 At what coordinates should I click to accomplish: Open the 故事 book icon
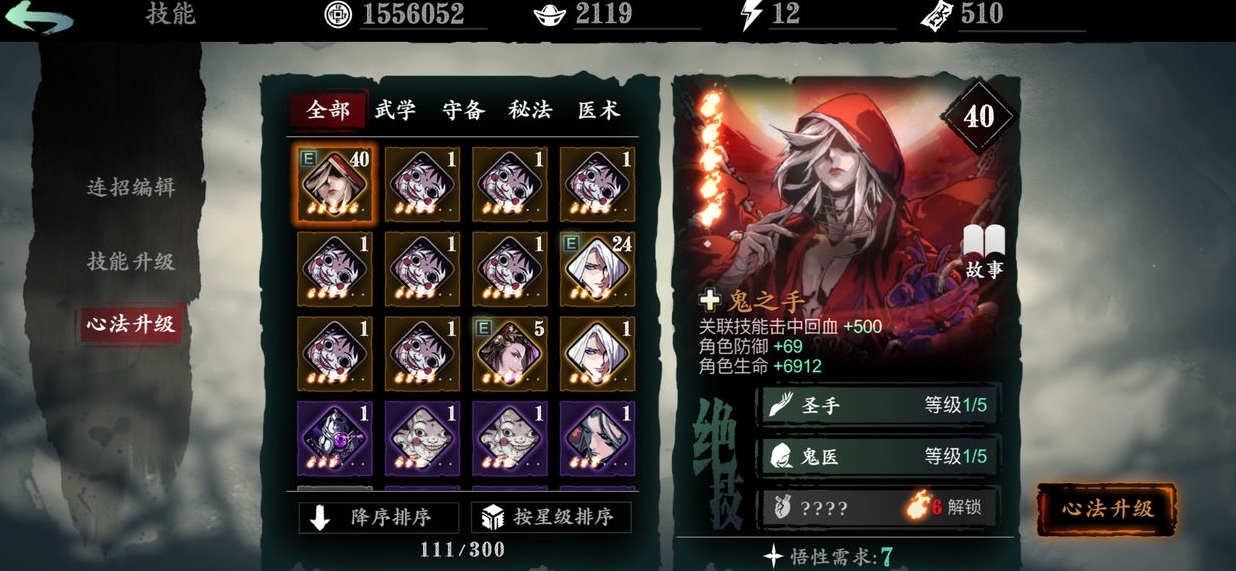pos(983,250)
